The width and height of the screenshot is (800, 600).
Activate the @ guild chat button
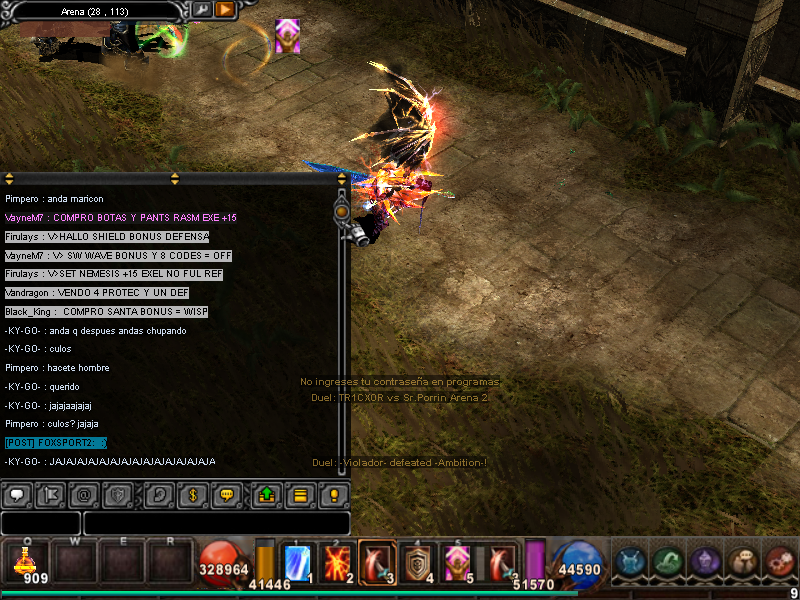tap(84, 494)
